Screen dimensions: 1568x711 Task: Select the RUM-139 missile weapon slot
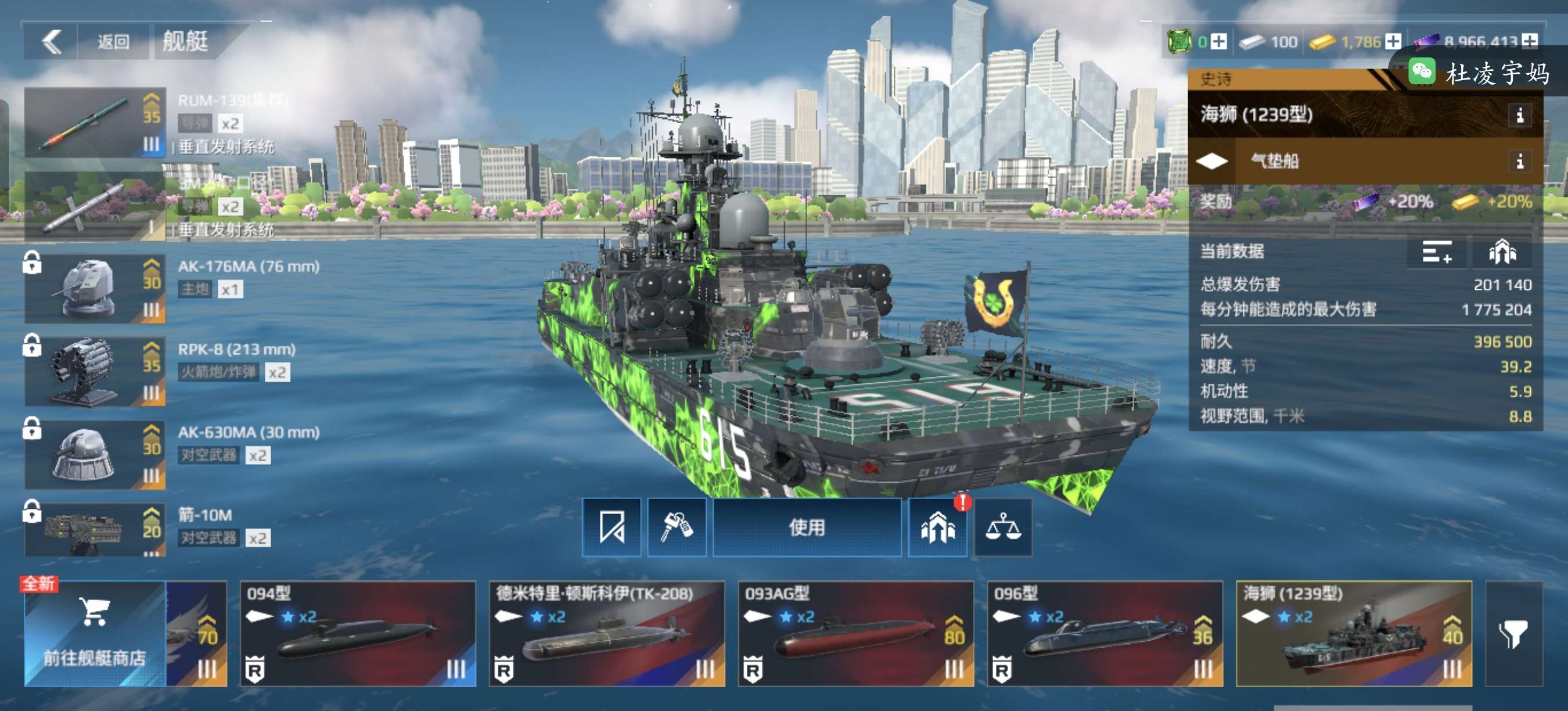point(95,123)
